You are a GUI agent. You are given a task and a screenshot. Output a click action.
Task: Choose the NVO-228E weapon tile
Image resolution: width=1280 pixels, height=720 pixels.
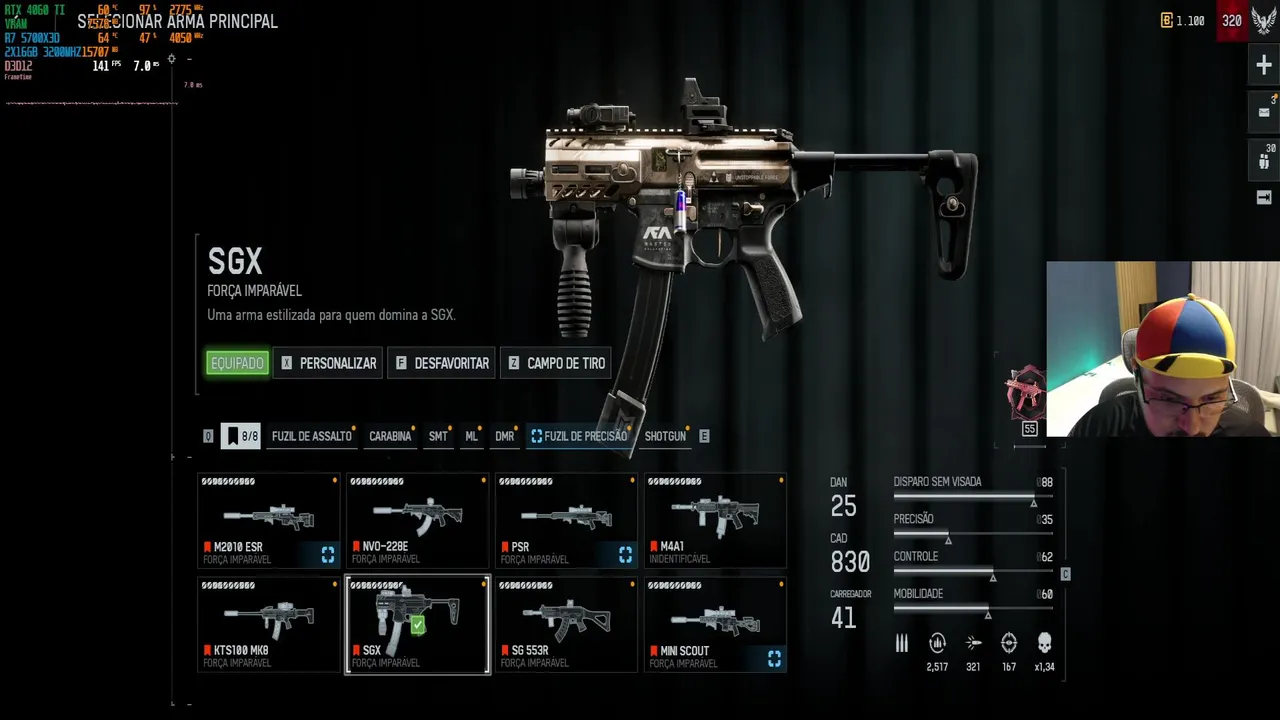[x=417, y=521]
